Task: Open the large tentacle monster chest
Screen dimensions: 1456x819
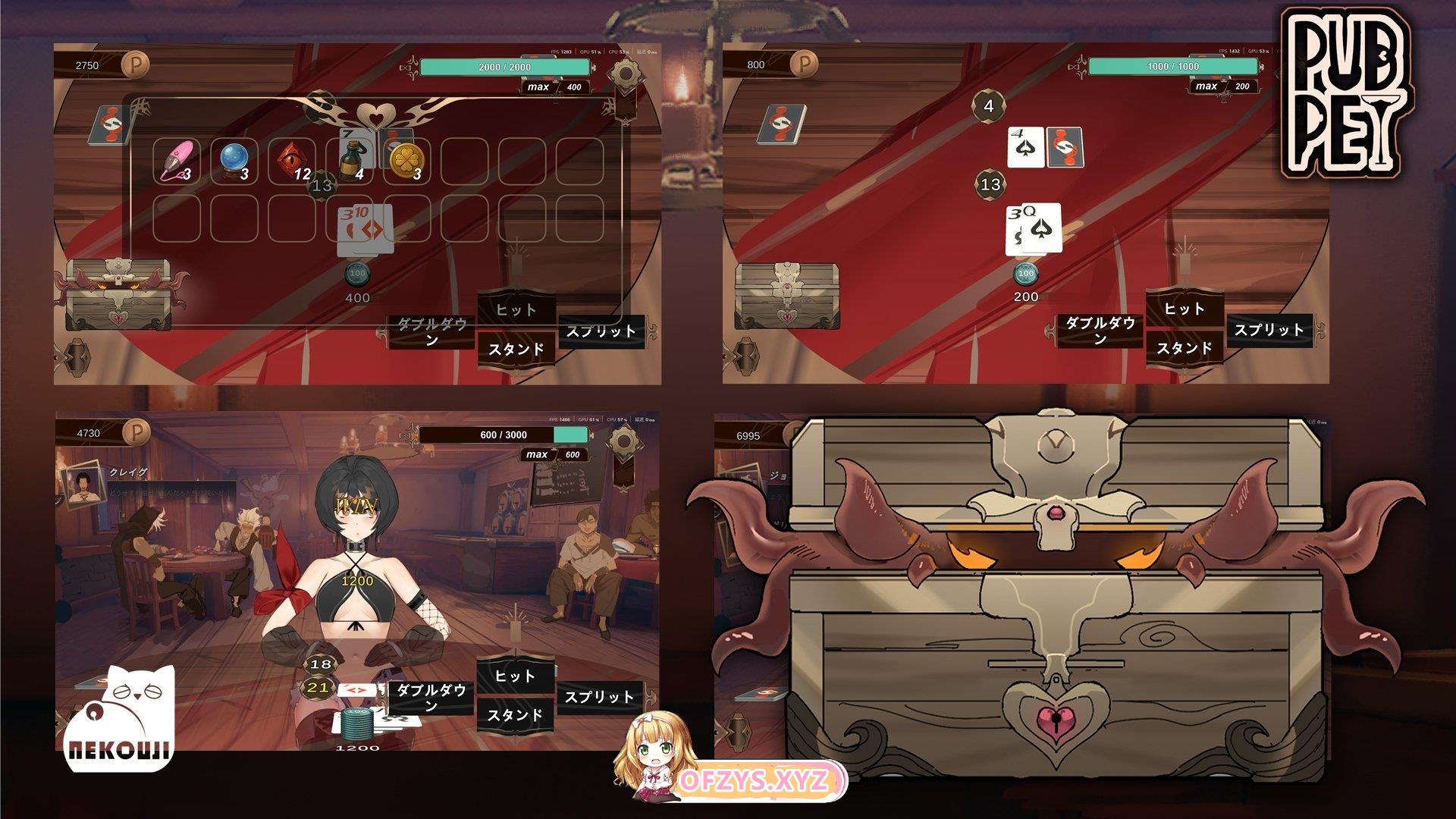Action: click(x=1056, y=599)
